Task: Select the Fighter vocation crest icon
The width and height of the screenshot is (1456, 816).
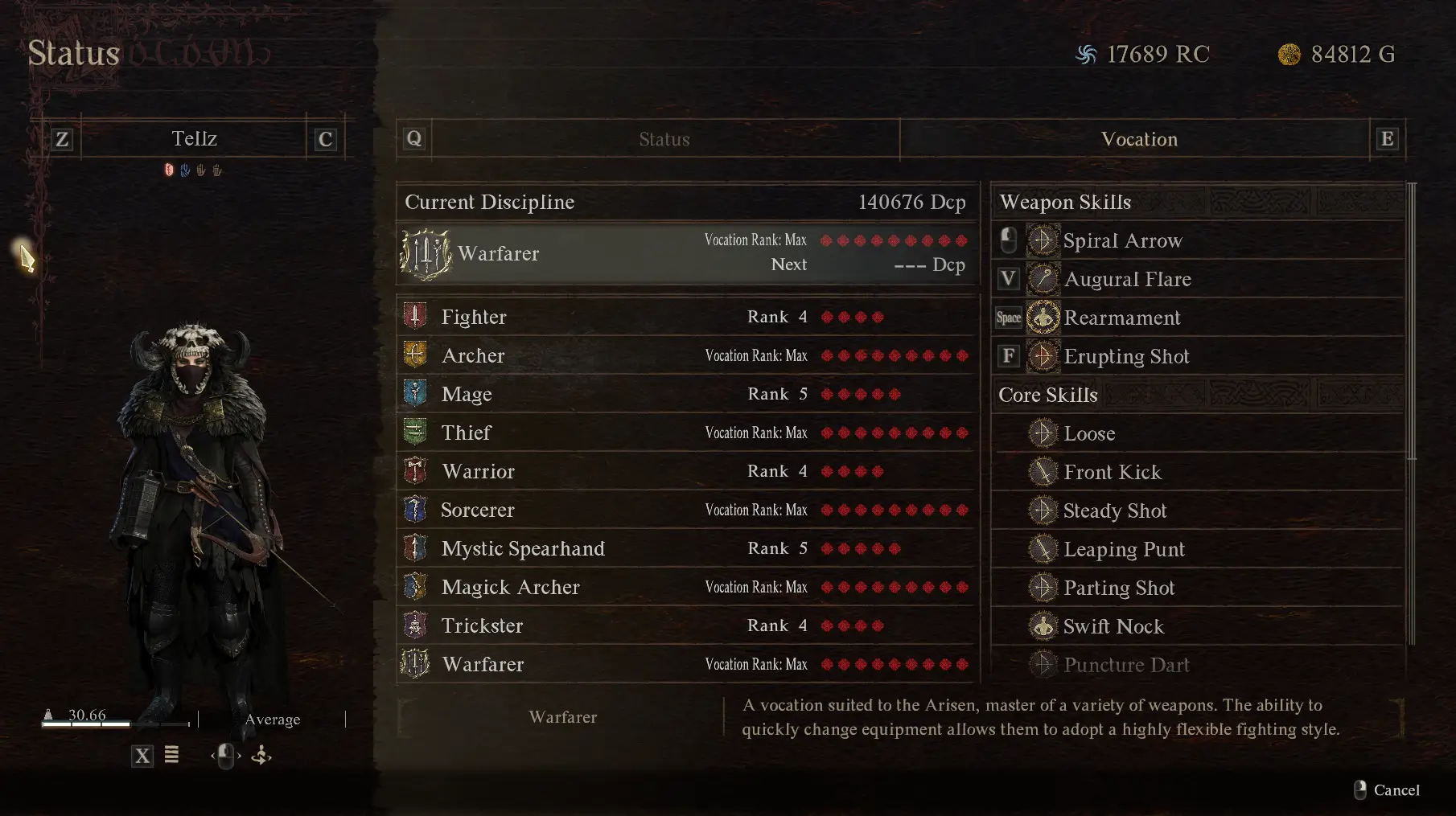Action: 415,316
